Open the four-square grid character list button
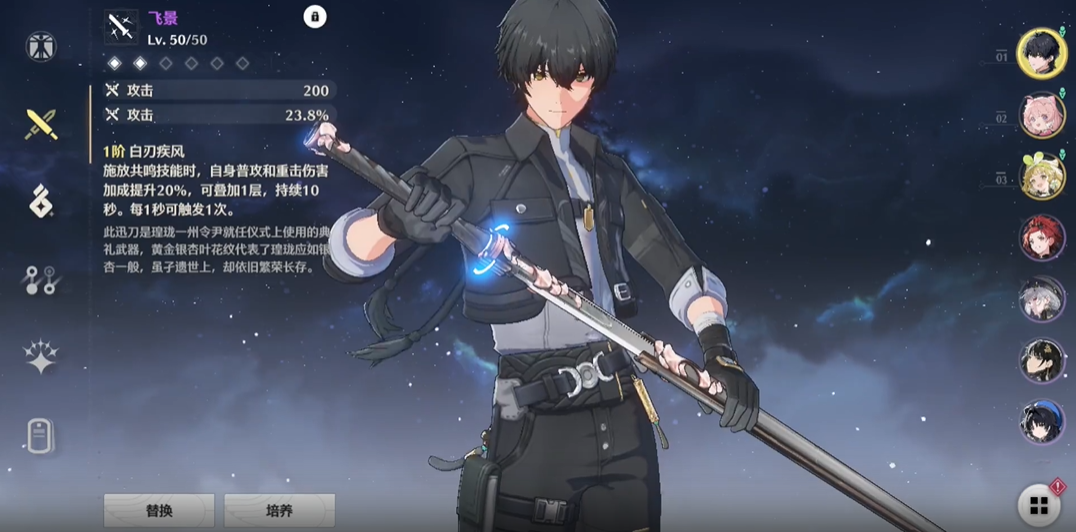The image size is (1076, 532). click(1039, 504)
